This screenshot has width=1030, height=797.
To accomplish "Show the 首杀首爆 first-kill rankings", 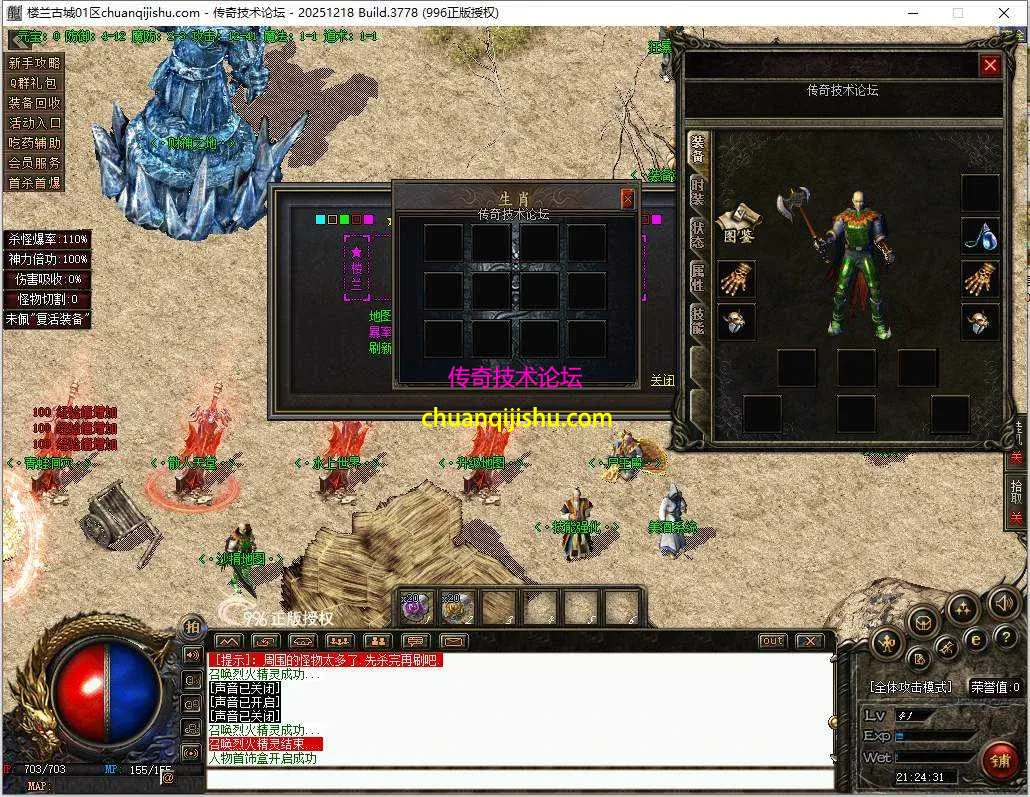I will pos(35,183).
